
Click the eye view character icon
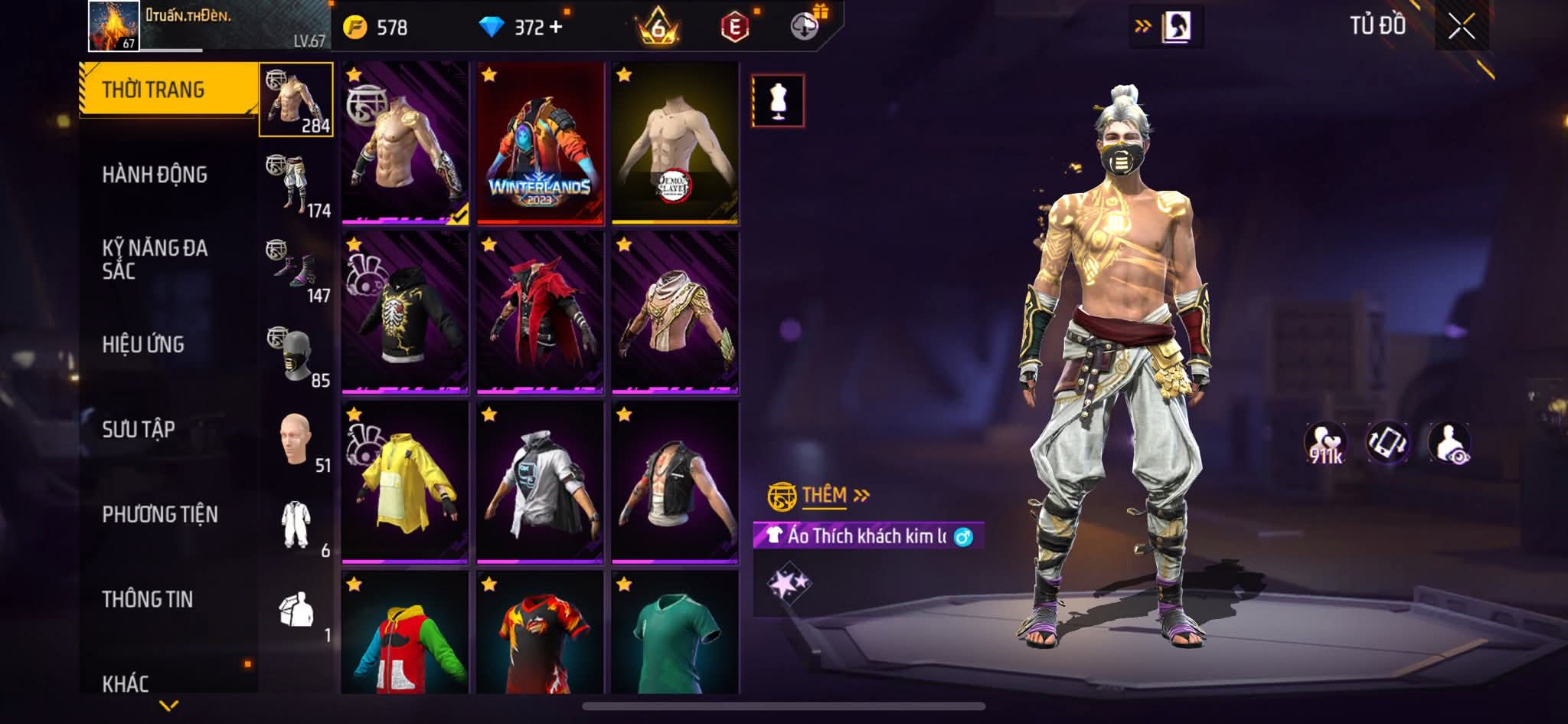(1449, 444)
